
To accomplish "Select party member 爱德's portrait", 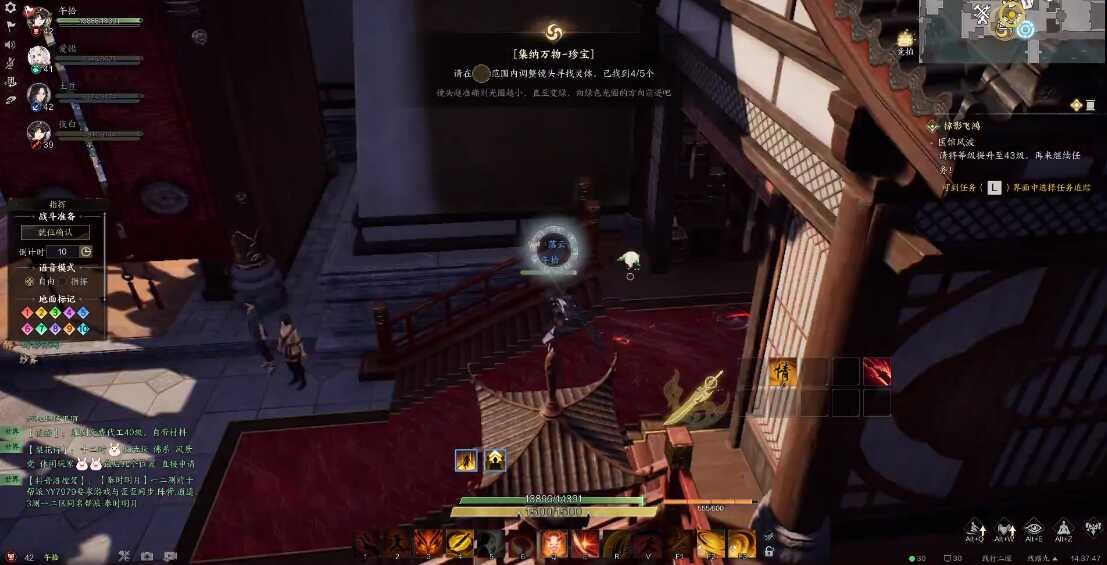I will (x=39, y=57).
